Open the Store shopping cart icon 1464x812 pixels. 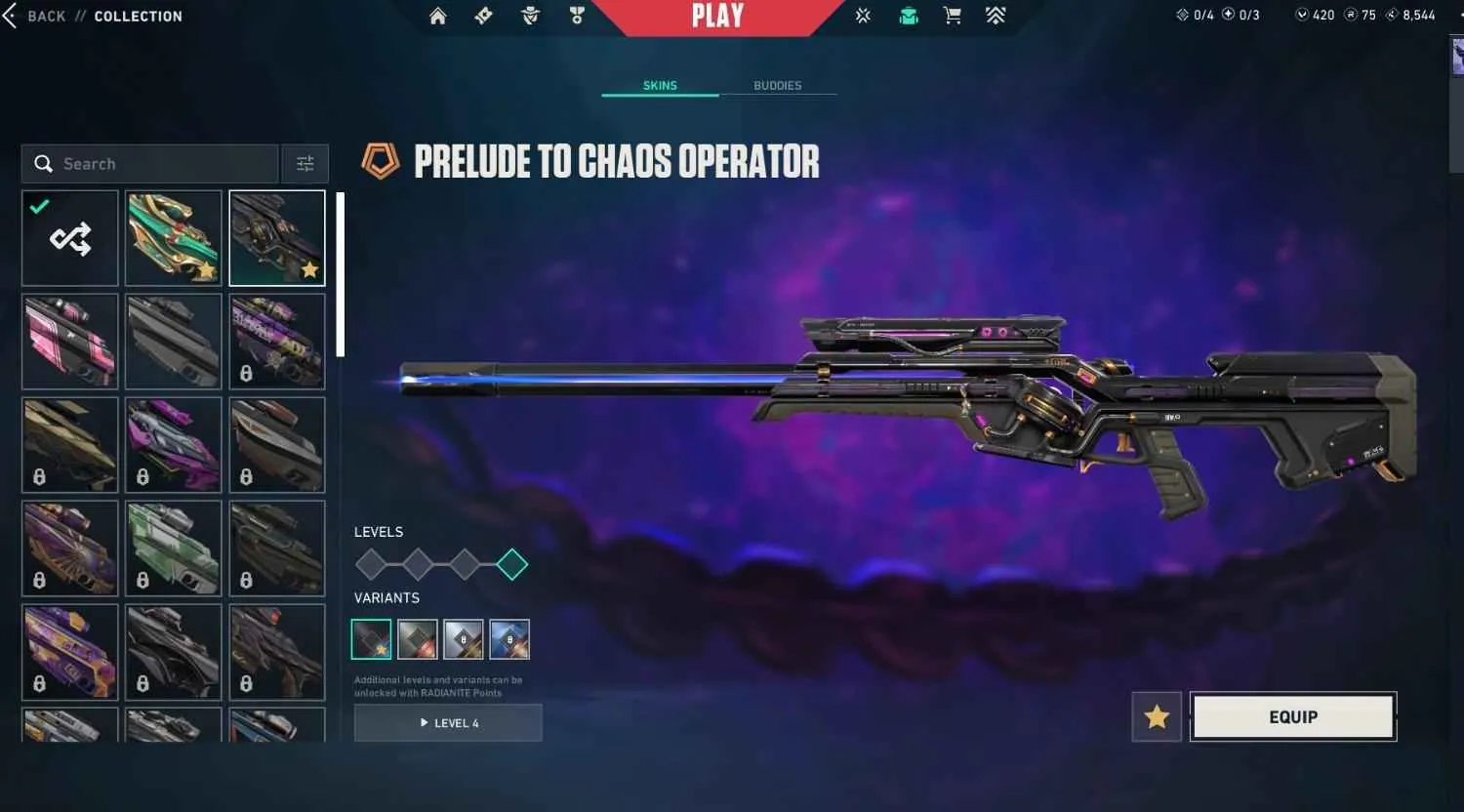(x=952, y=16)
